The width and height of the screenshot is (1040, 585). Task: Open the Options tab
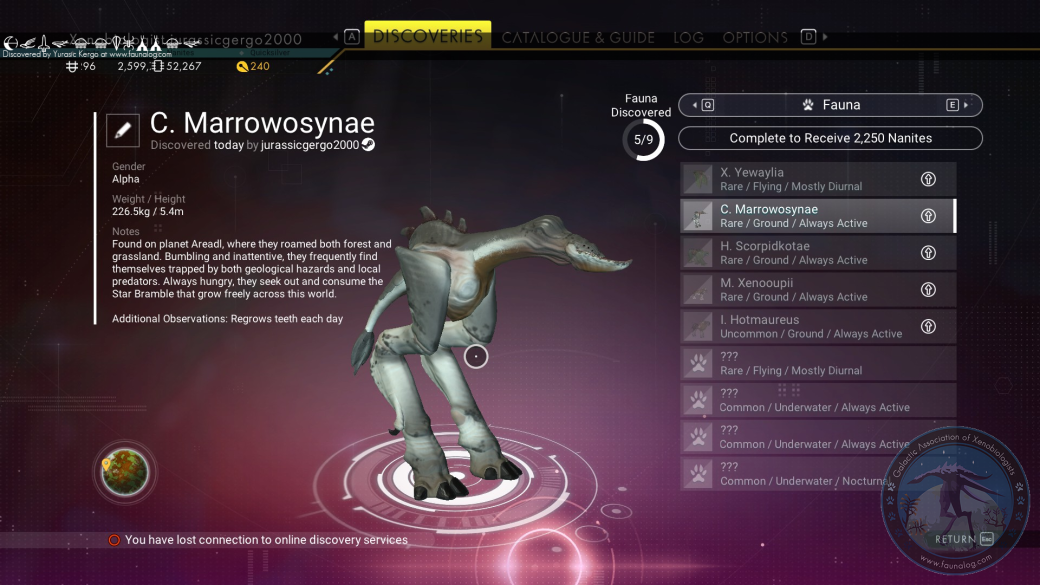(x=755, y=38)
